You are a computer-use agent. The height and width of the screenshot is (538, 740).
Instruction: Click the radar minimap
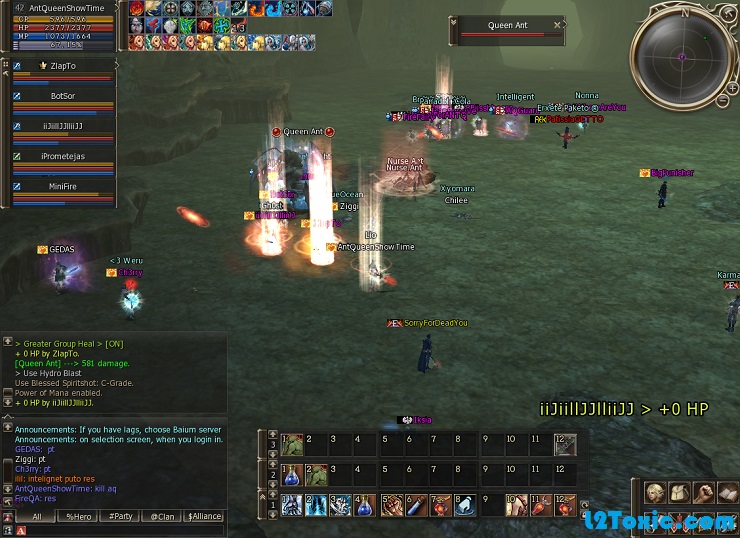[682, 57]
